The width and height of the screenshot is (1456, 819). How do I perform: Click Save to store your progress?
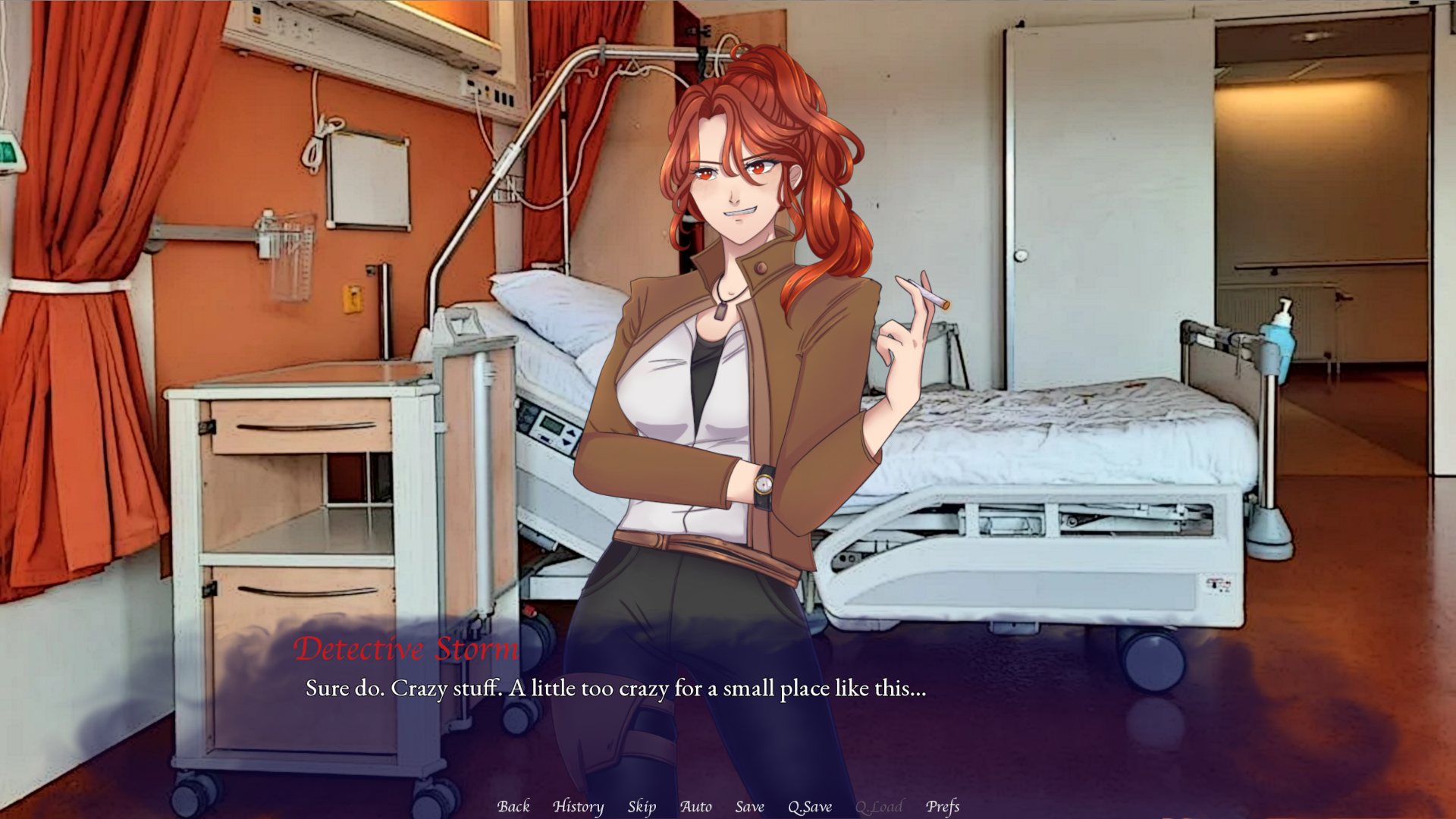pyautogui.click(x=749, y=807)
